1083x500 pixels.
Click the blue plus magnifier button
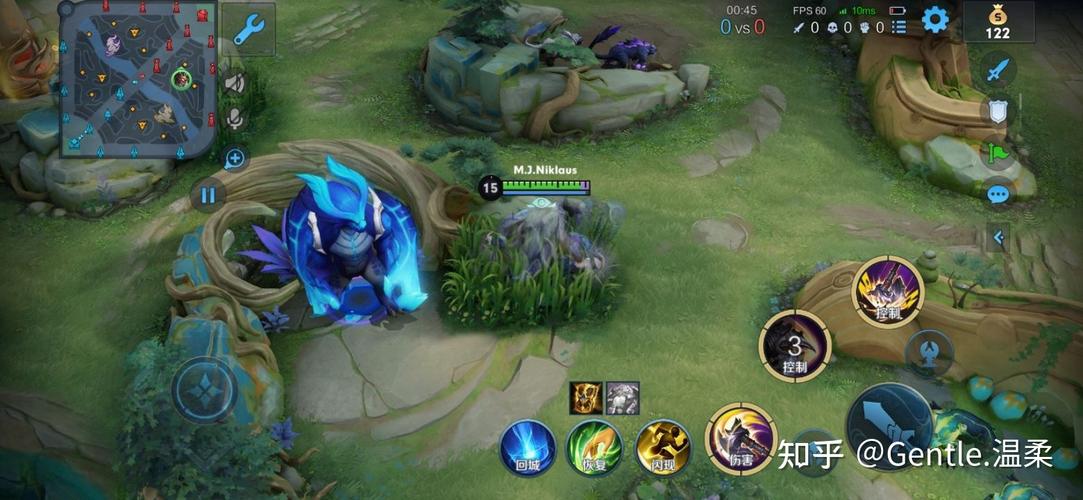point(235,158)
